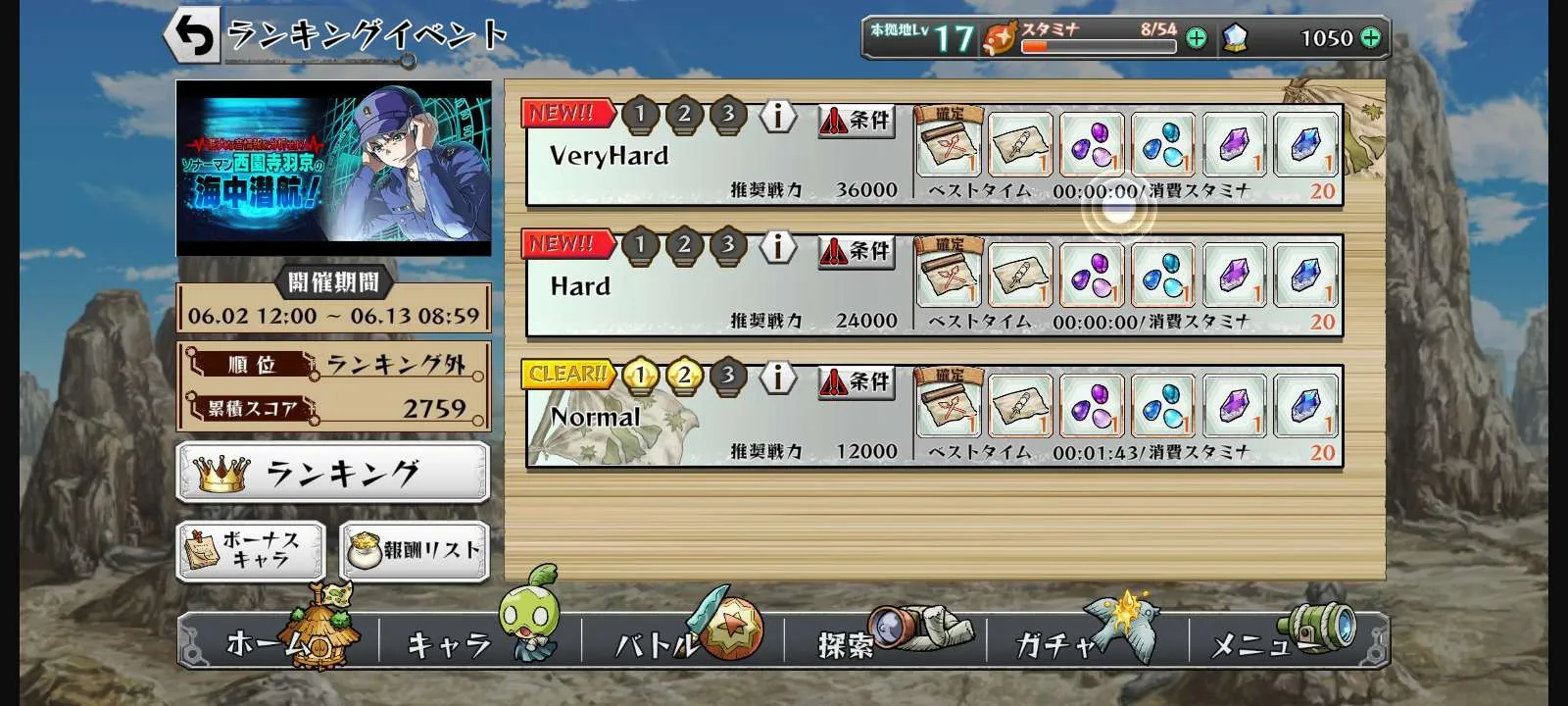Viewport: 1568px width, 706px height.
Task: Open the 報酬リスト reward list
Action: click(415, 550)
